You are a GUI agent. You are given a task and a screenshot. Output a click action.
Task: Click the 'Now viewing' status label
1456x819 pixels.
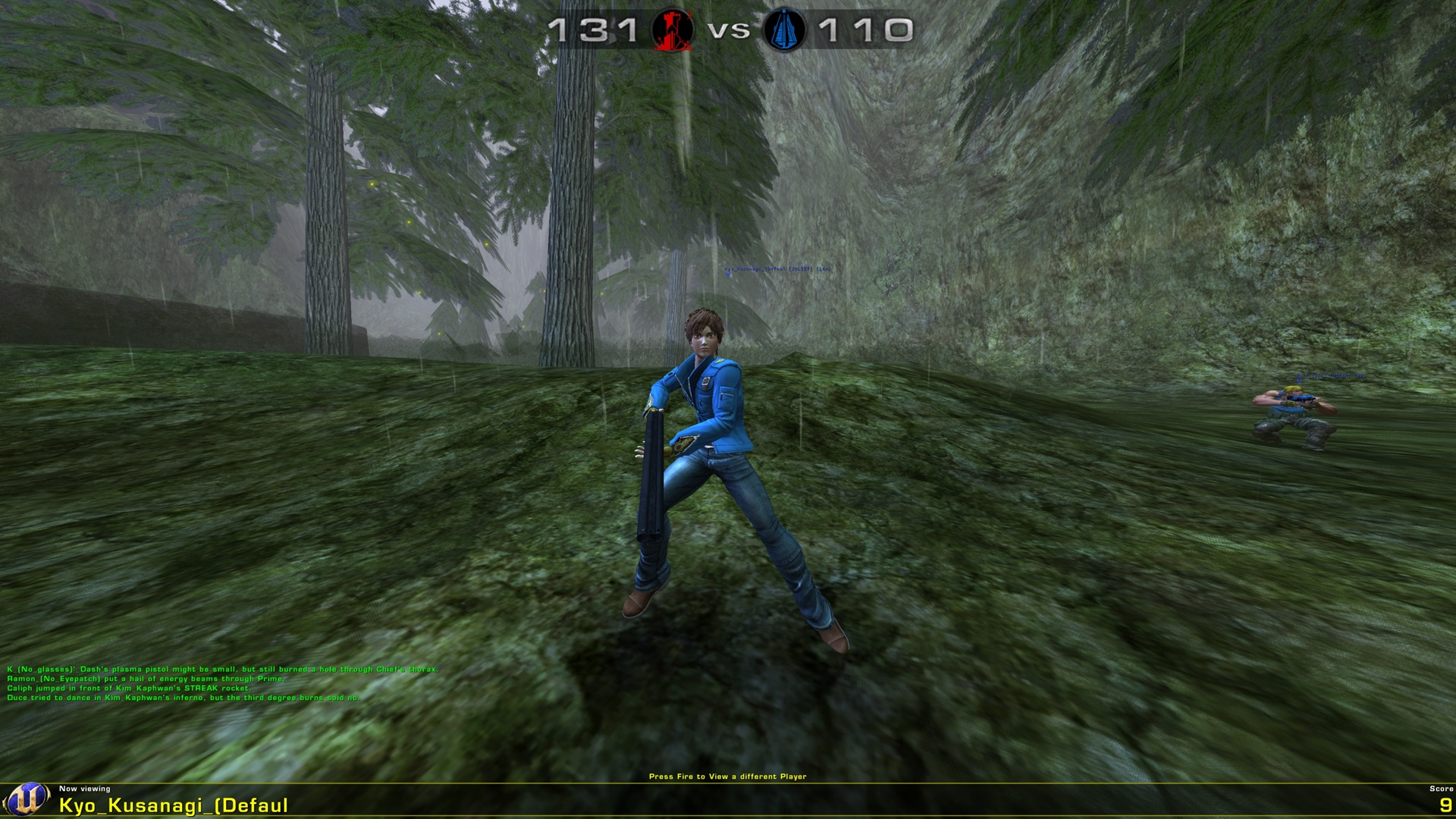84,789
